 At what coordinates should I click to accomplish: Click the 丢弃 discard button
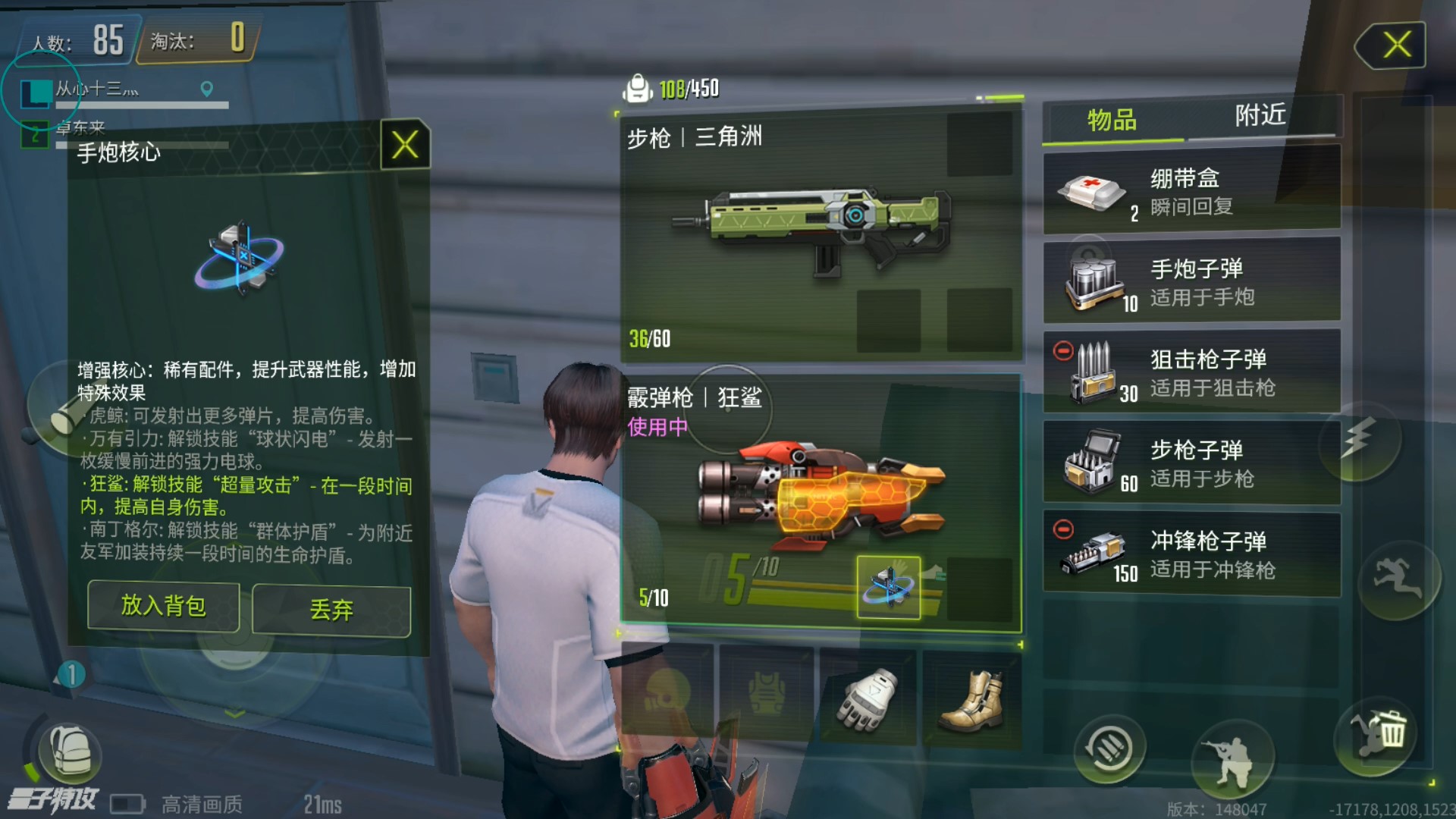pyautogui.click(x=331, y=610)
